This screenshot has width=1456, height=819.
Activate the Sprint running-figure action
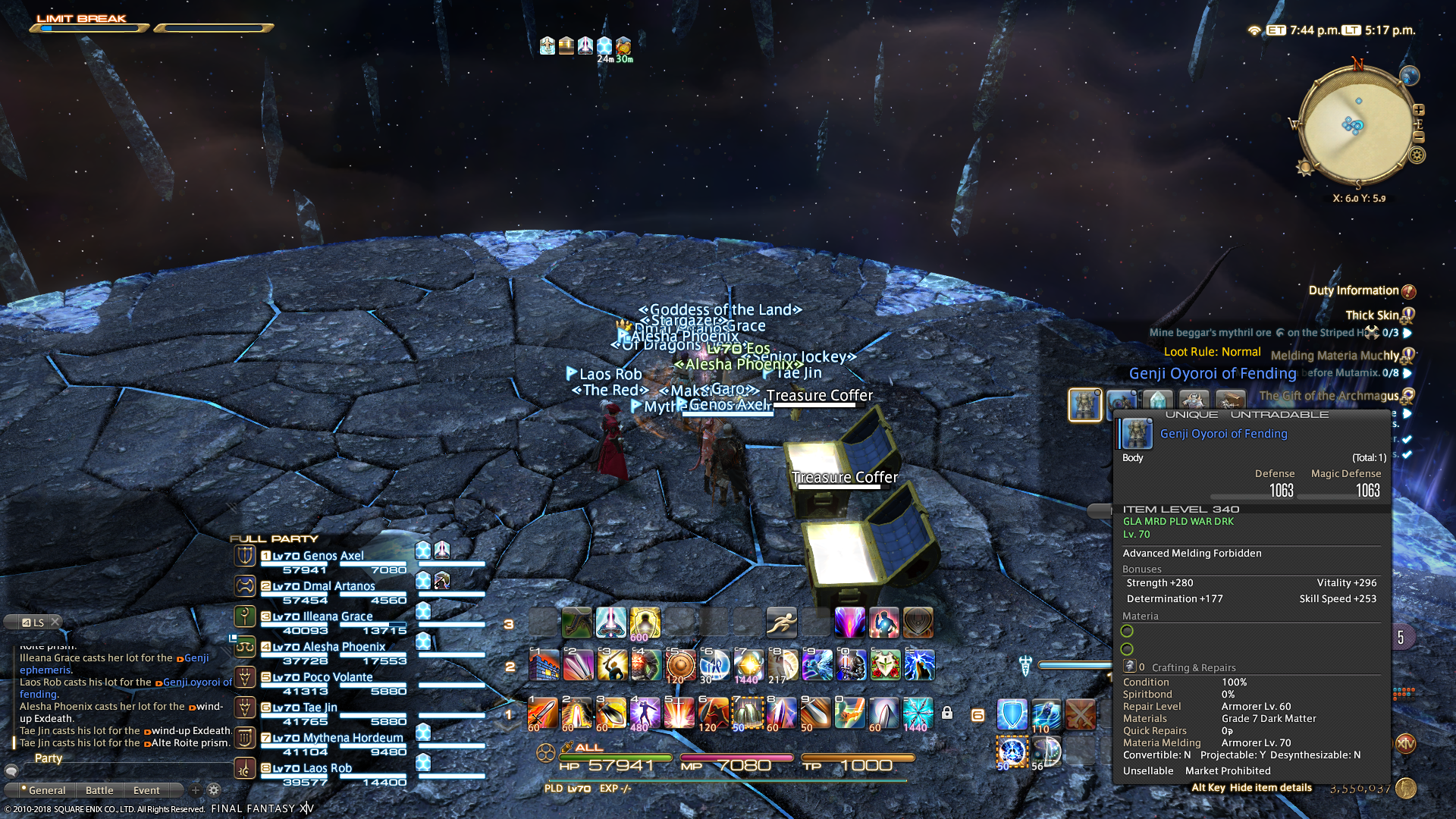(x=781, y=623)
